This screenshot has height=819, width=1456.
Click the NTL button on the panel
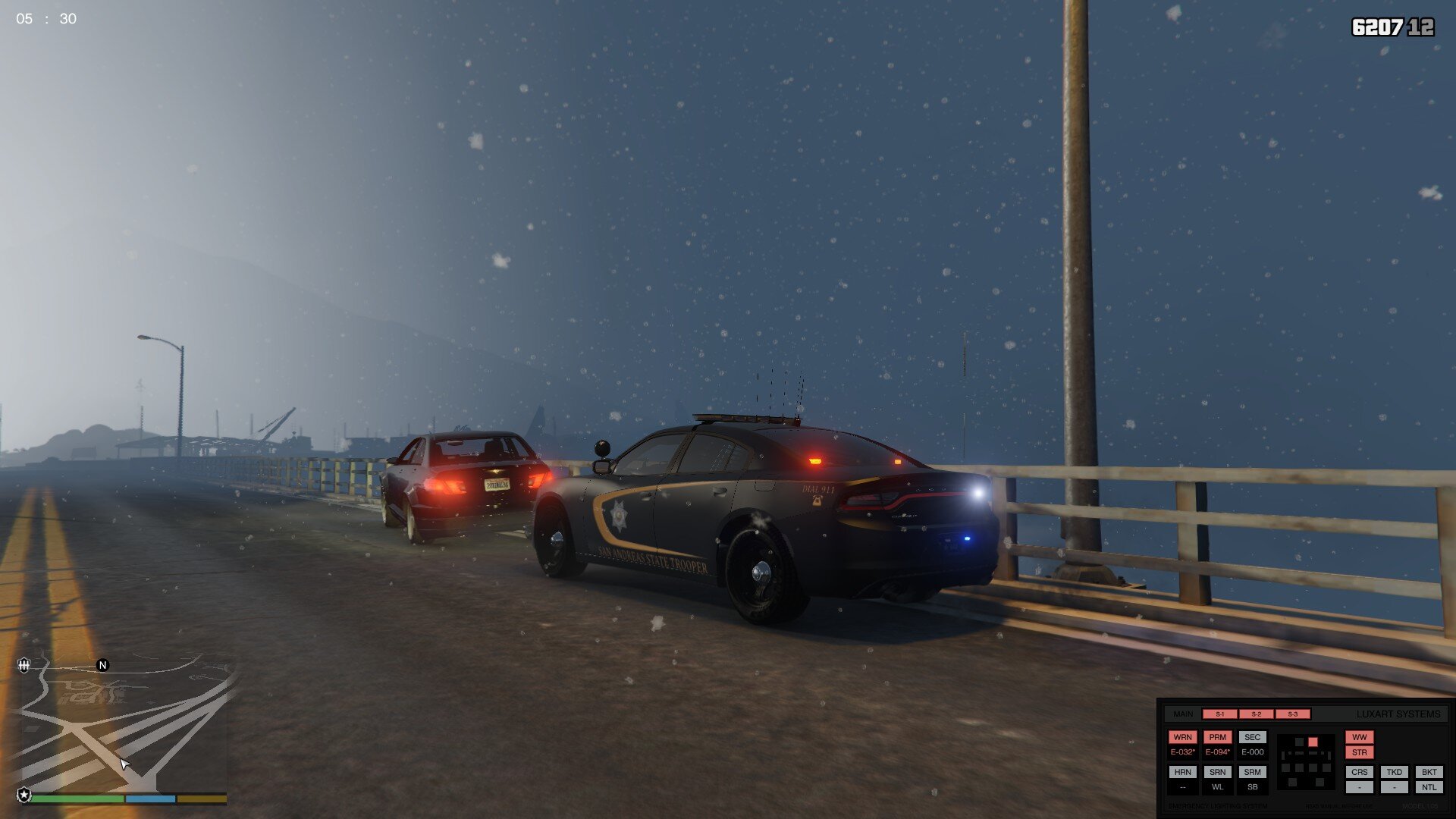pyautogui.click(x=1429, y=787)
